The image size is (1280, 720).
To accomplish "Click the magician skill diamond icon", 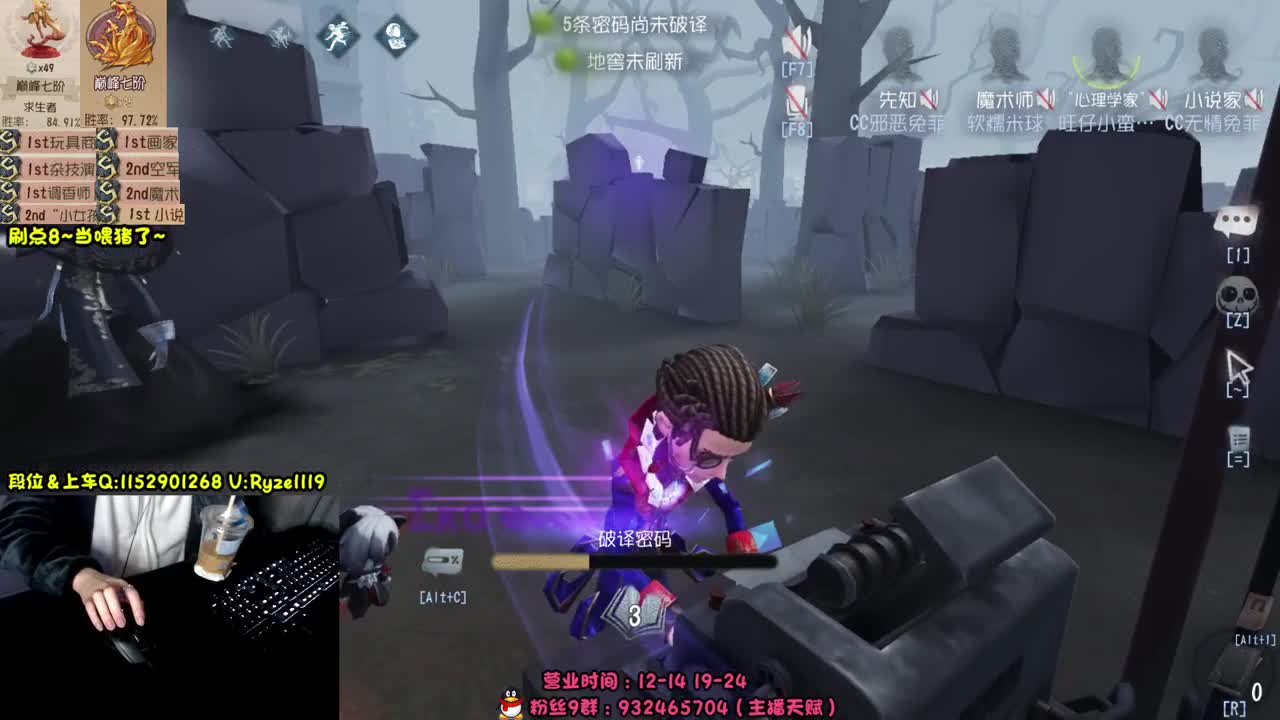I will 394,36.
